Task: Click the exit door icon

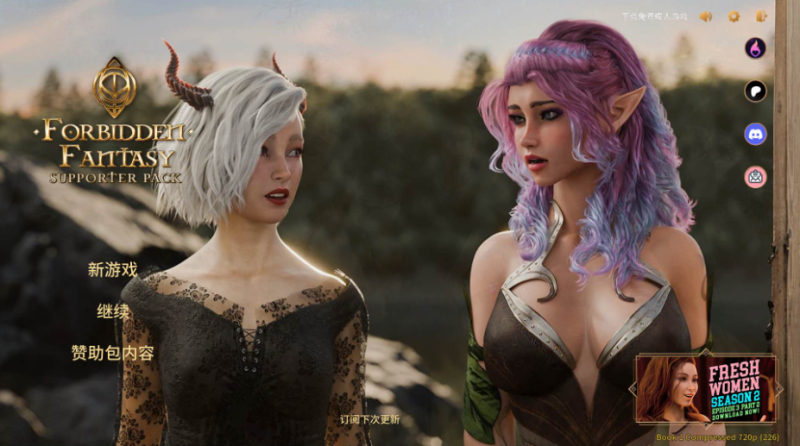Action: [x=761, y=16]
